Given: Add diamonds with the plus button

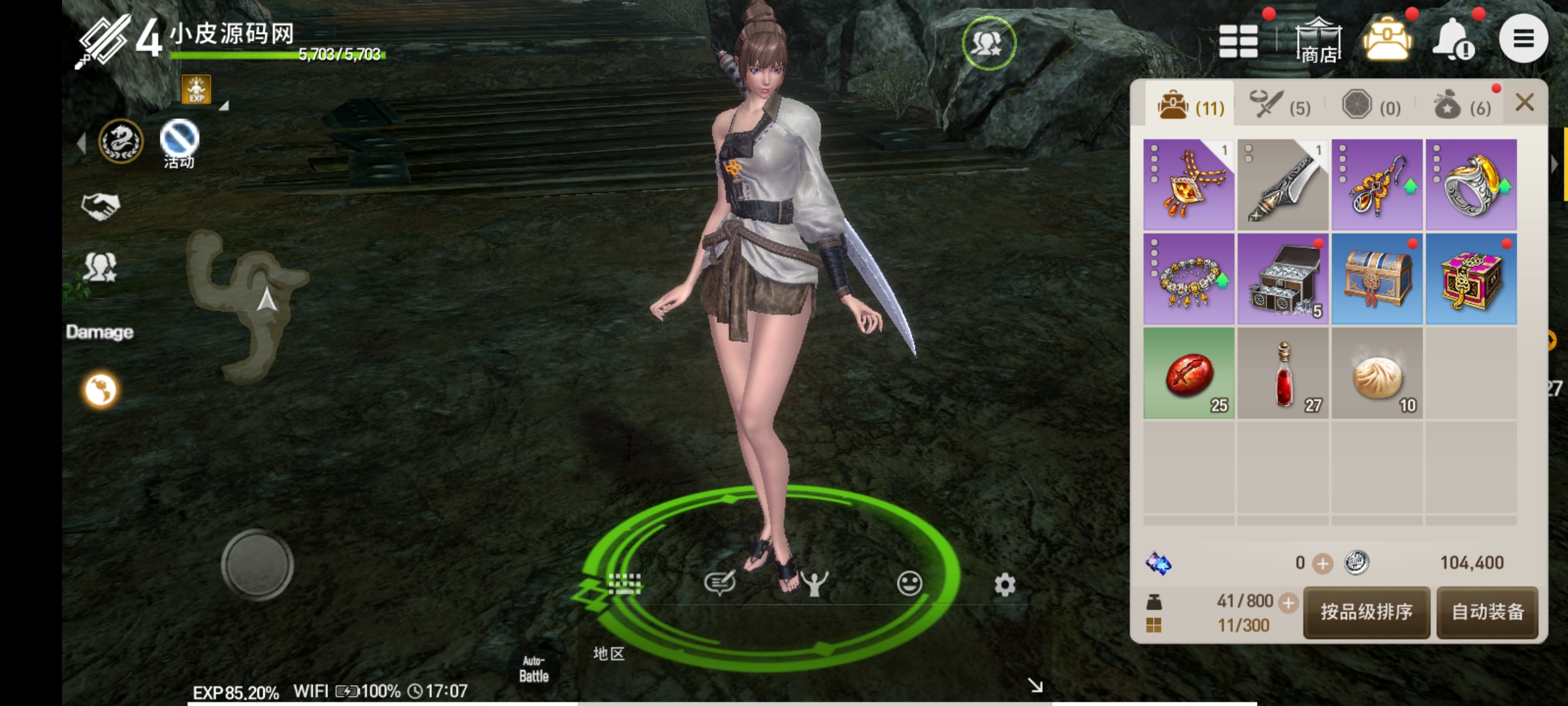Looking at the screenshot, I should (1322, 563).
